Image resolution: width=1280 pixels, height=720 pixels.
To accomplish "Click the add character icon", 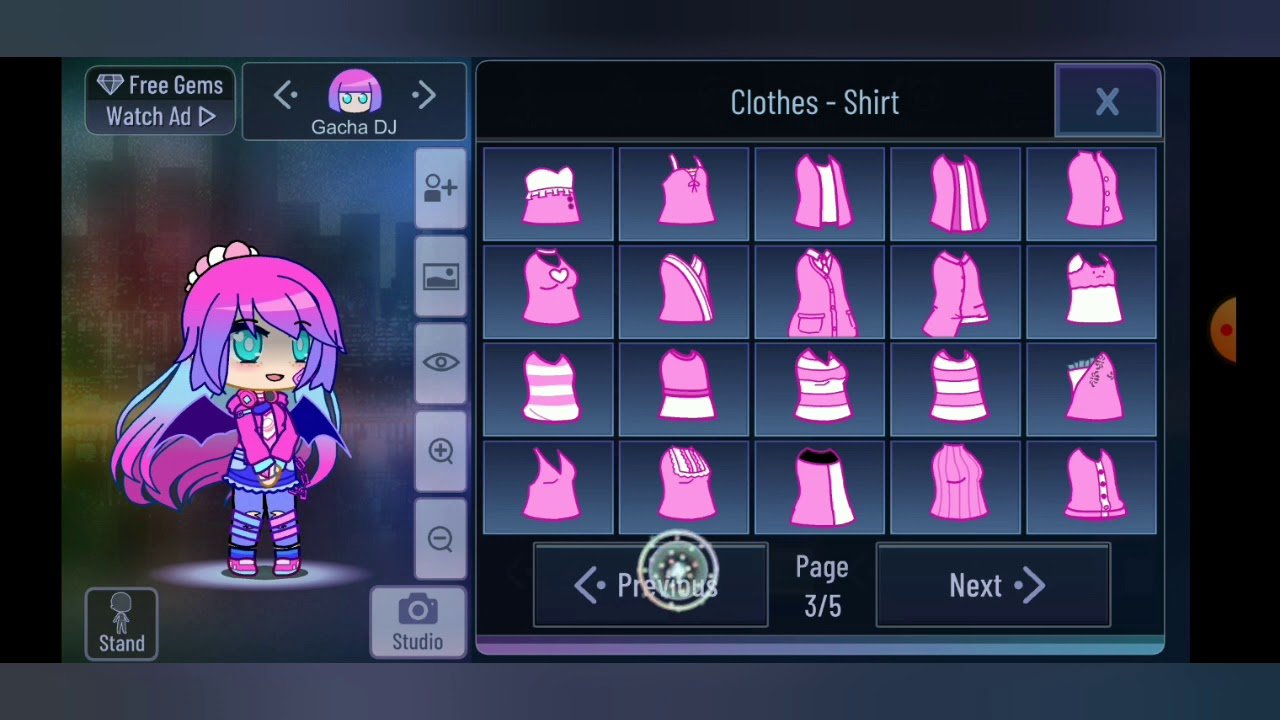I will 440,188.
